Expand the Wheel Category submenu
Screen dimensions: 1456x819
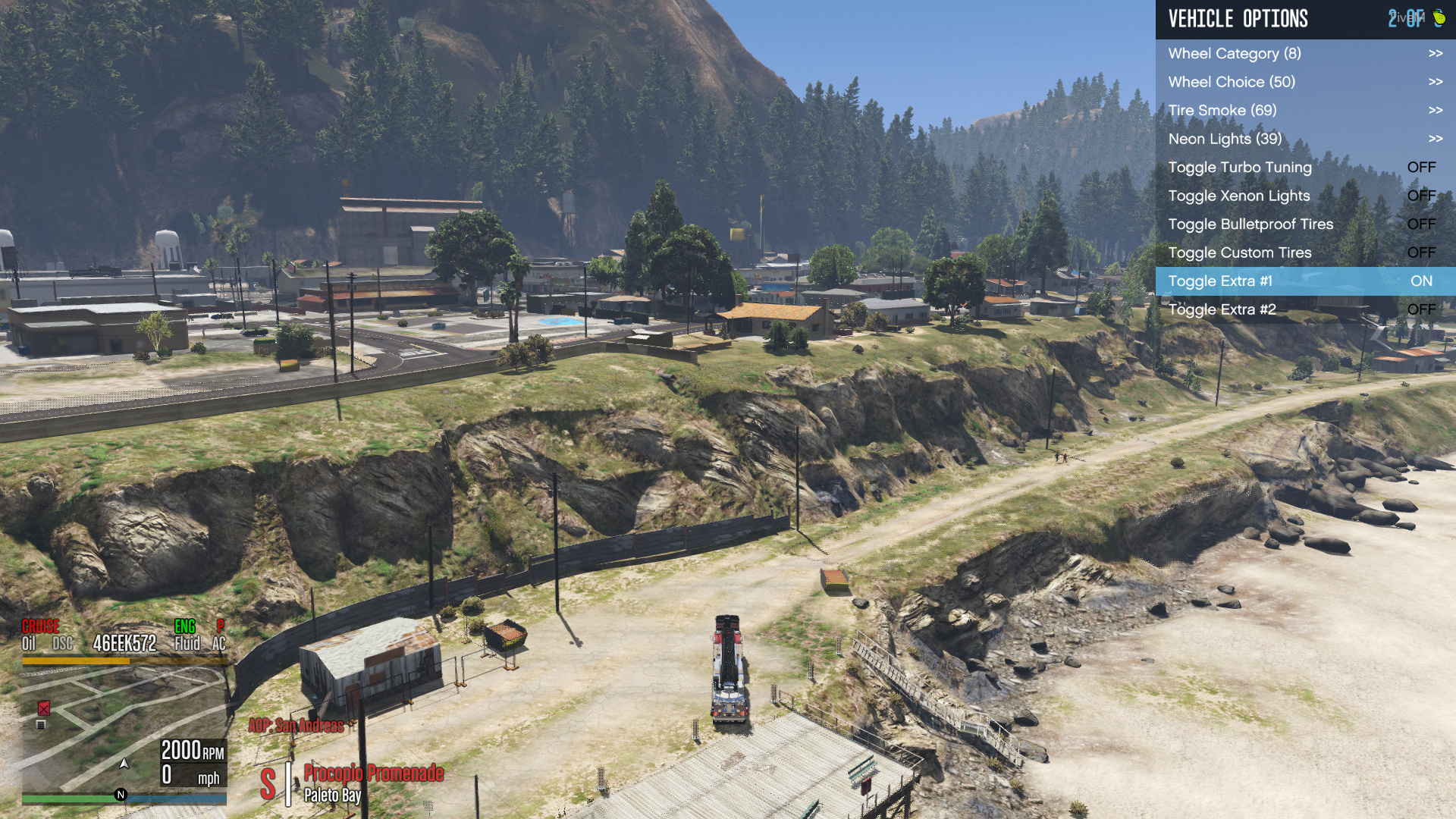pos(1301,53)
